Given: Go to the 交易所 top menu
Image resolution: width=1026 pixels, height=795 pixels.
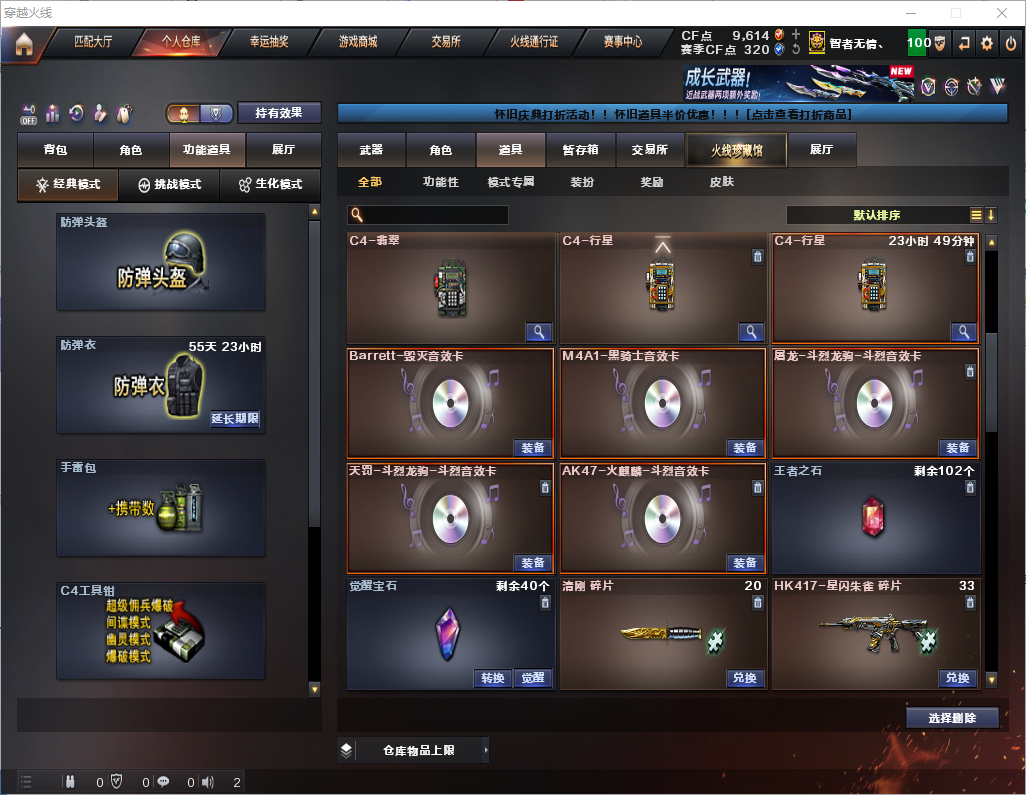Looking at the screenshot, I should coord(446,42).
